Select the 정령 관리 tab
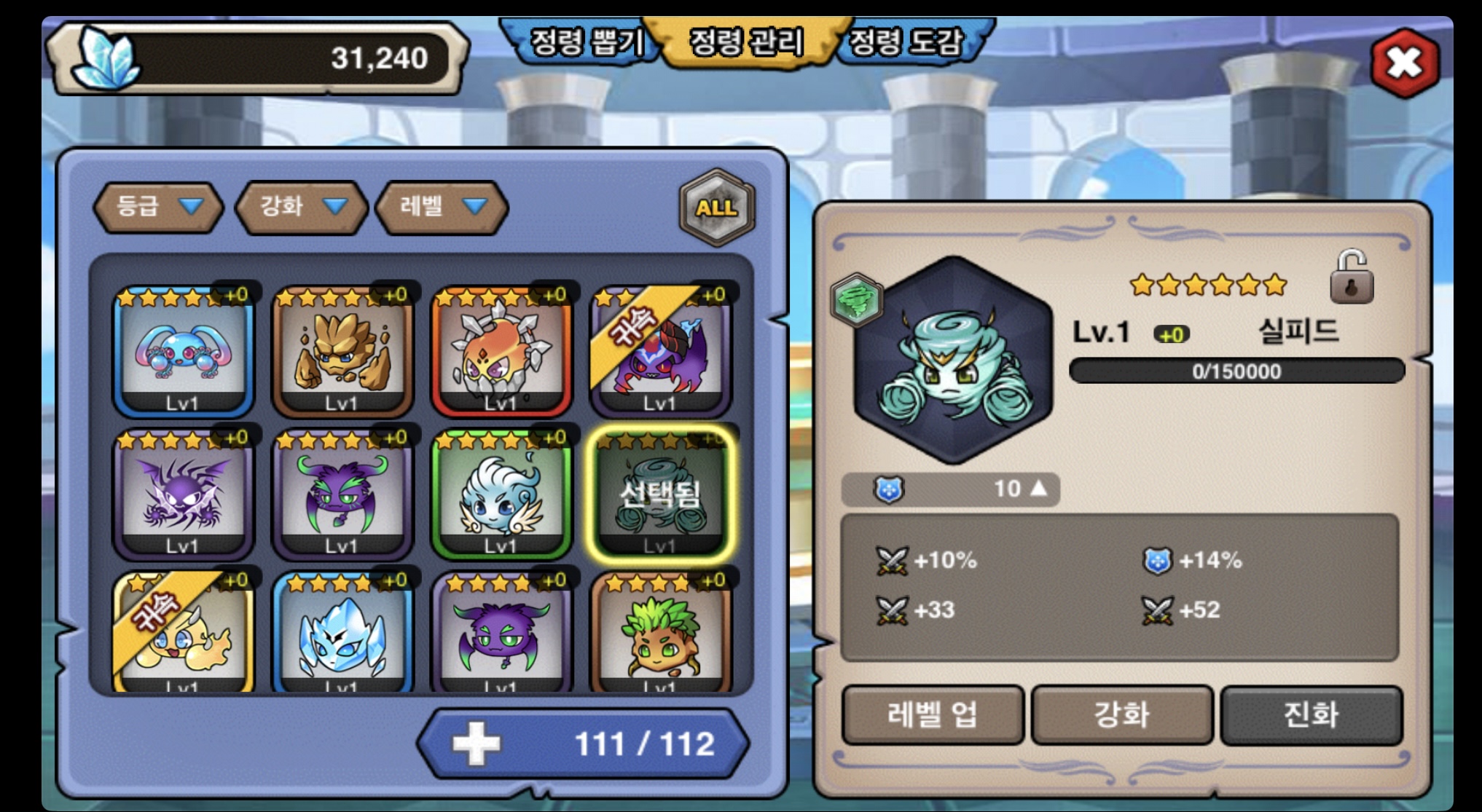This screenshot has width=1482, height=812. (746, 42)
